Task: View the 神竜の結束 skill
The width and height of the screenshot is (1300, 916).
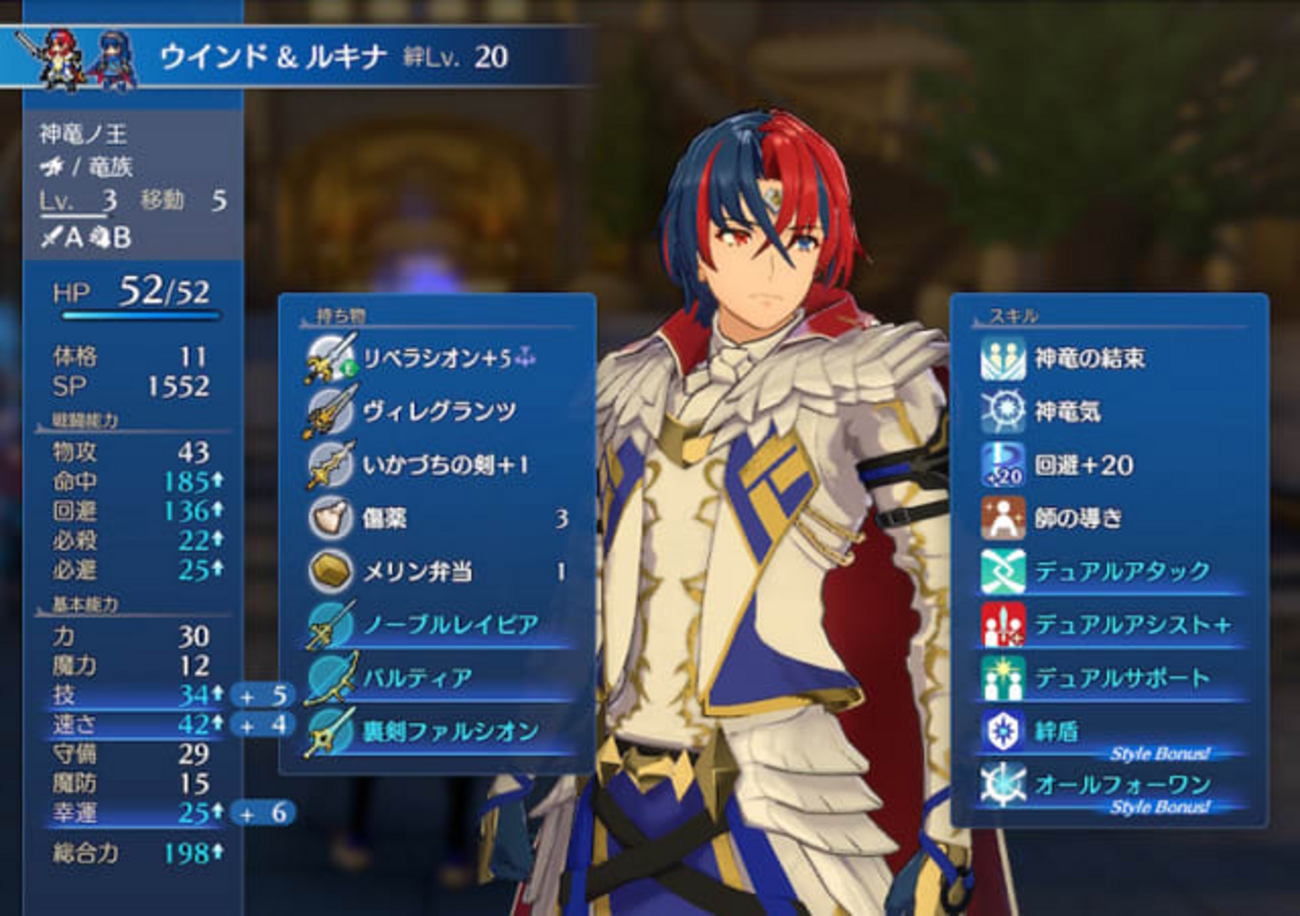Action: coord(1090,358)
